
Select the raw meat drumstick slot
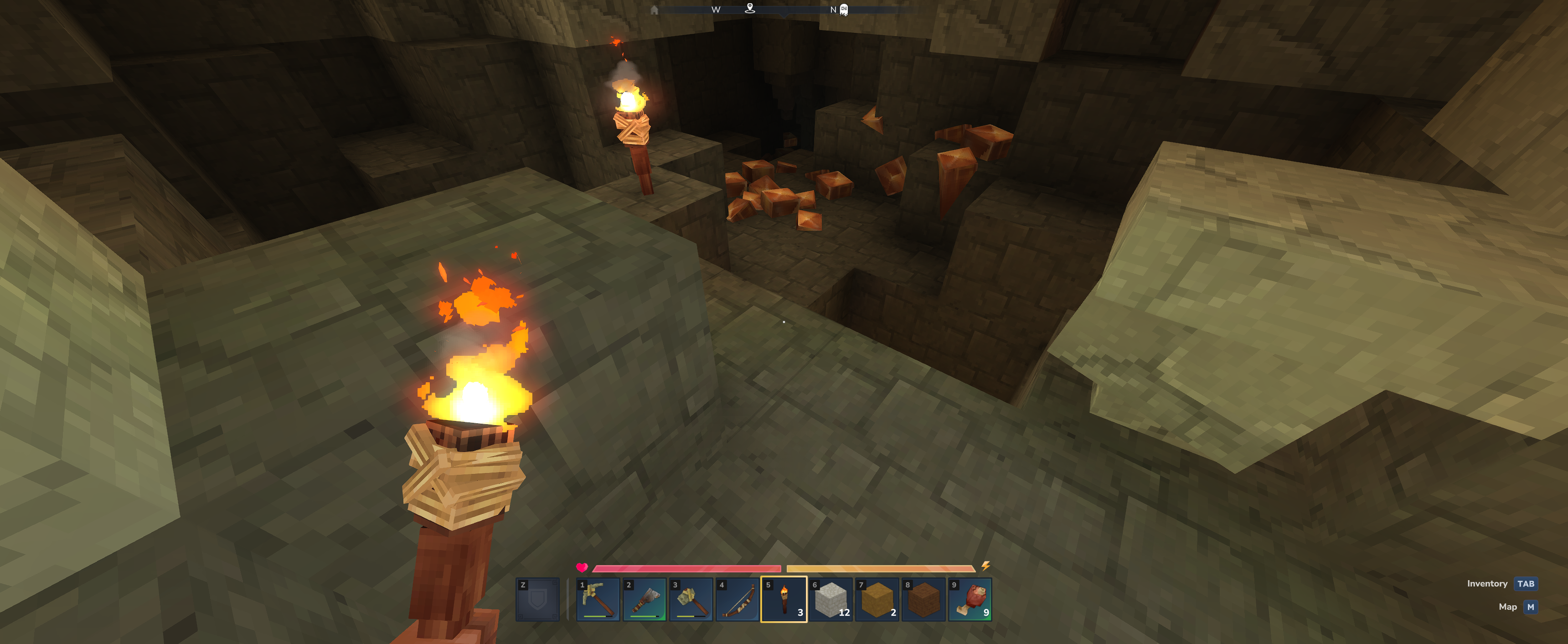click(970, 599)
